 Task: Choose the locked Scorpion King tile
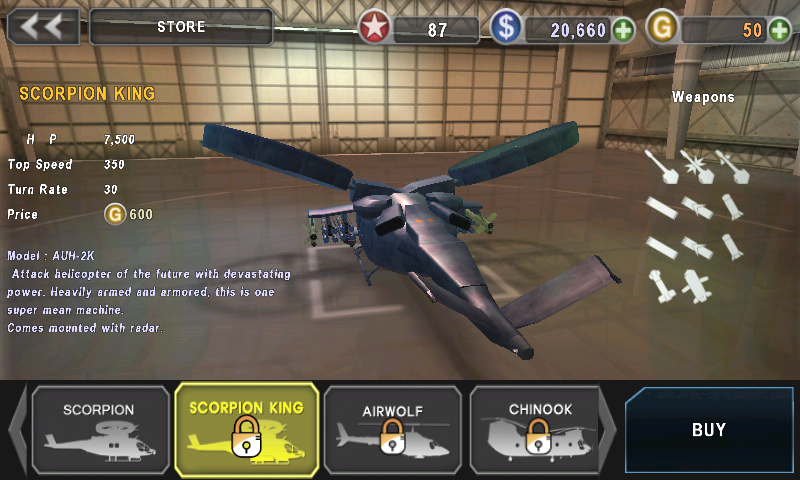[246, 430]
